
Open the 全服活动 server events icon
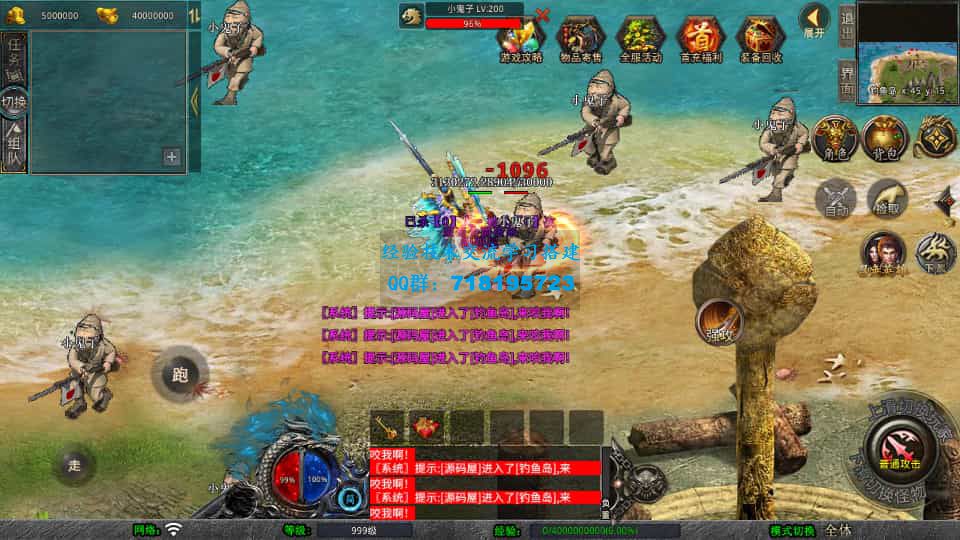pos(641,39)
